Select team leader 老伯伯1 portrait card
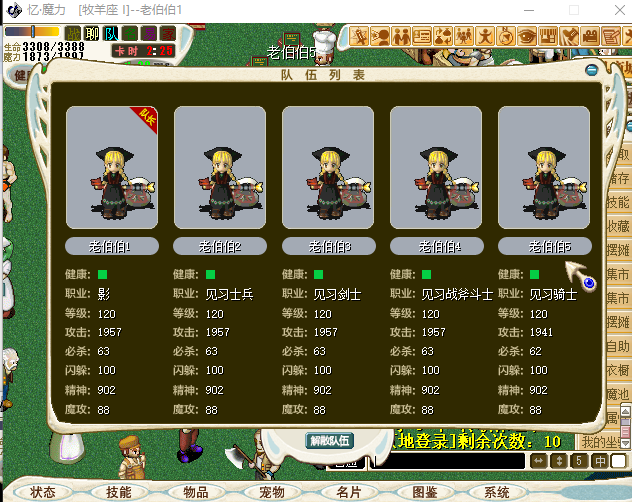This screenshot has width=632, height=502. (x=112, y=168)
